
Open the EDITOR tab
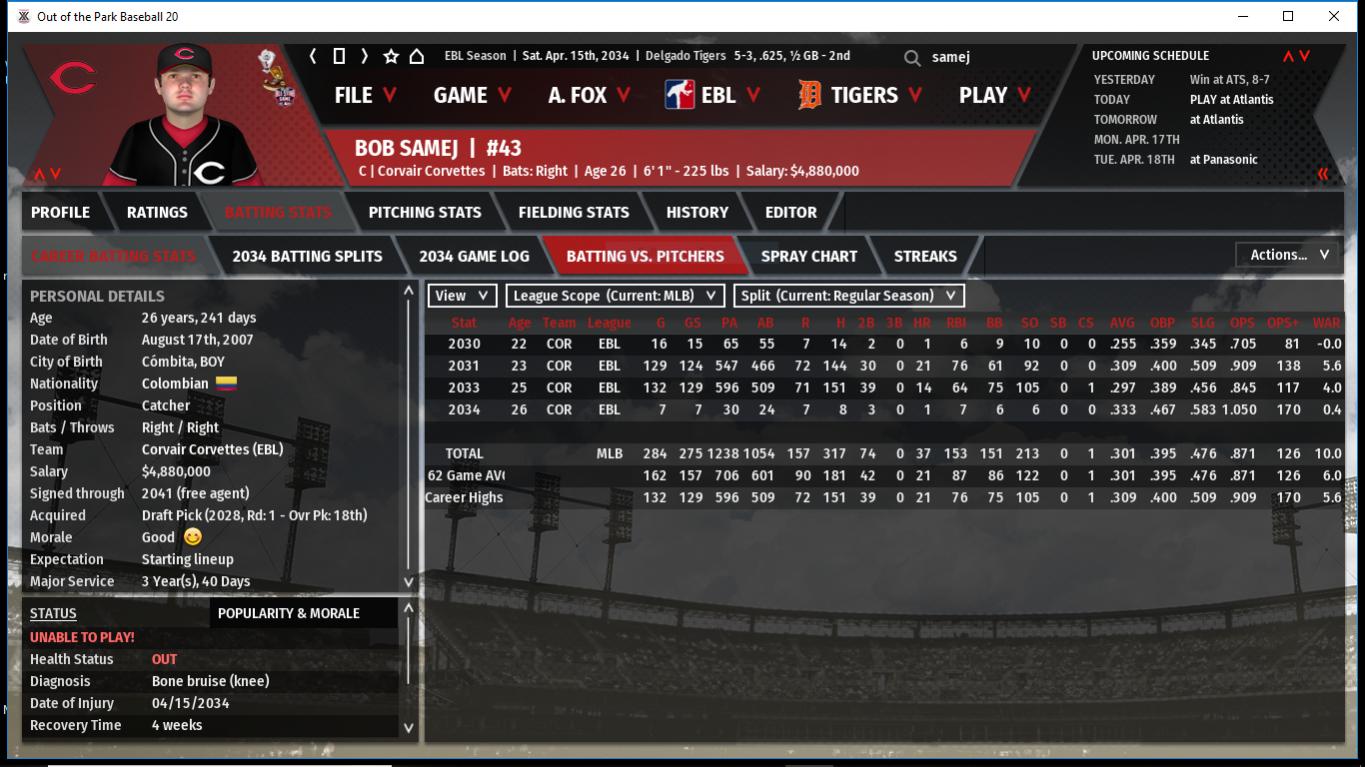pos(790,212)
